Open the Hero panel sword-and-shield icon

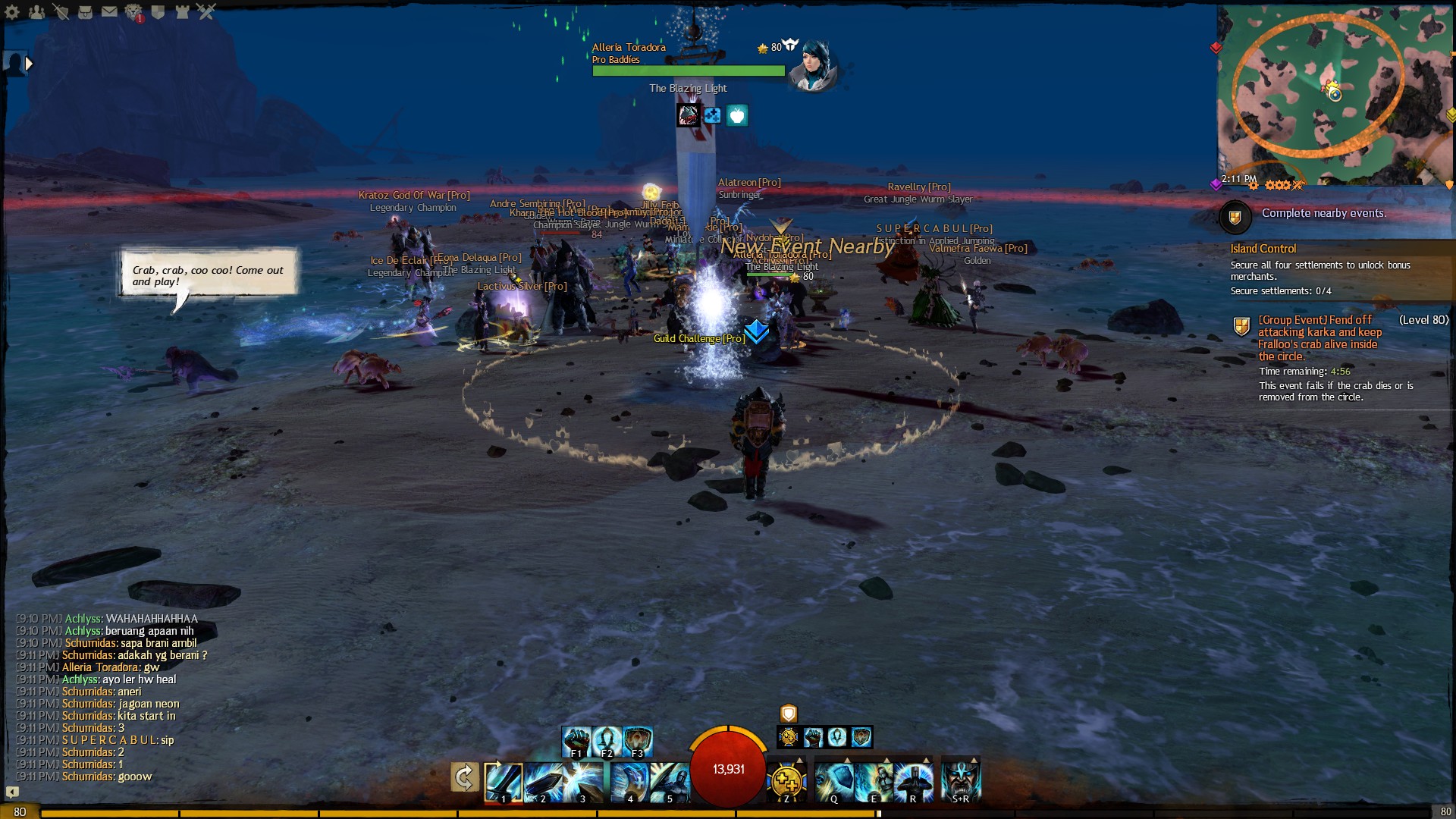coord(61,11)
